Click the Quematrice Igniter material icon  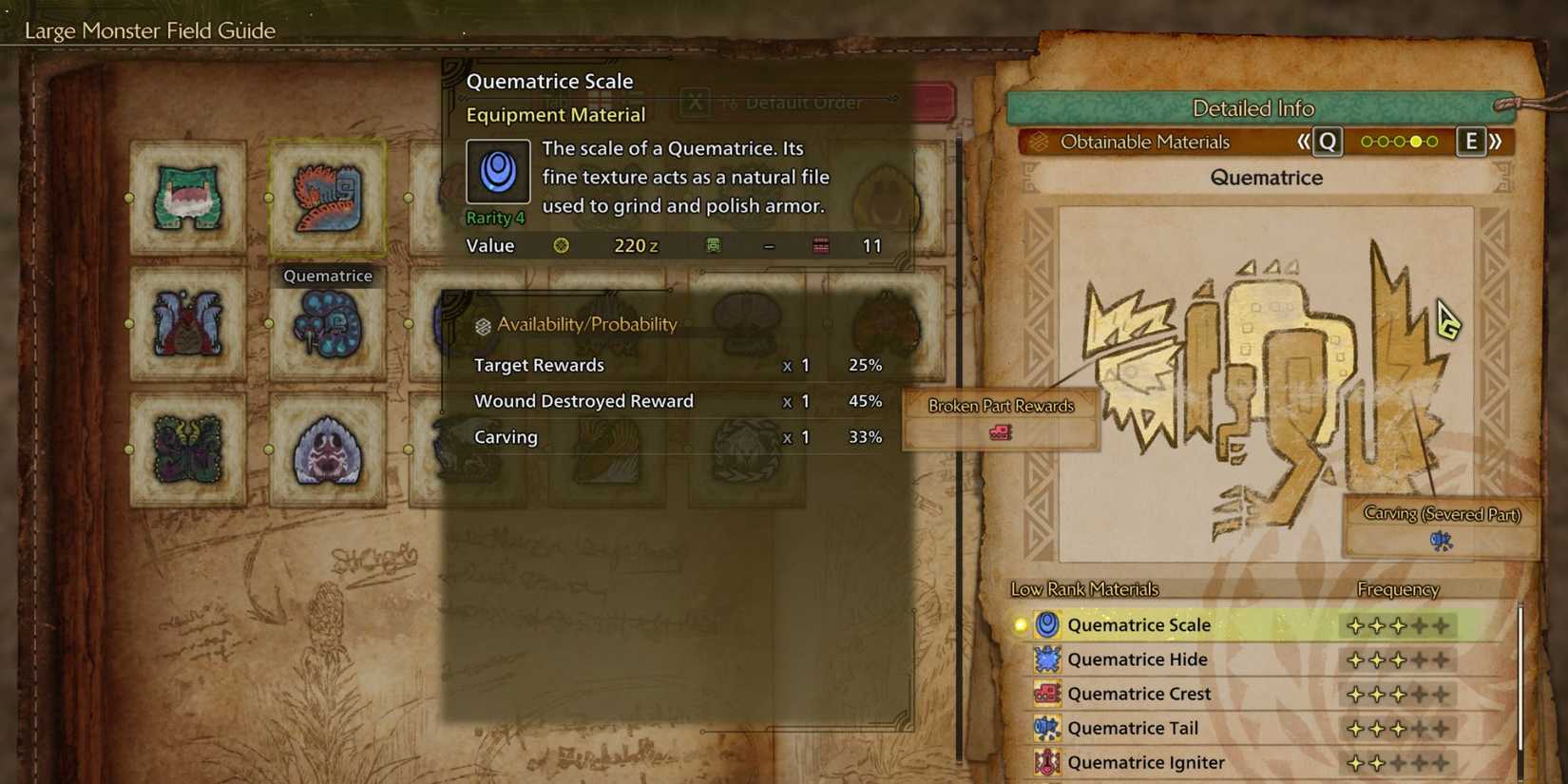coord(1047,761)
